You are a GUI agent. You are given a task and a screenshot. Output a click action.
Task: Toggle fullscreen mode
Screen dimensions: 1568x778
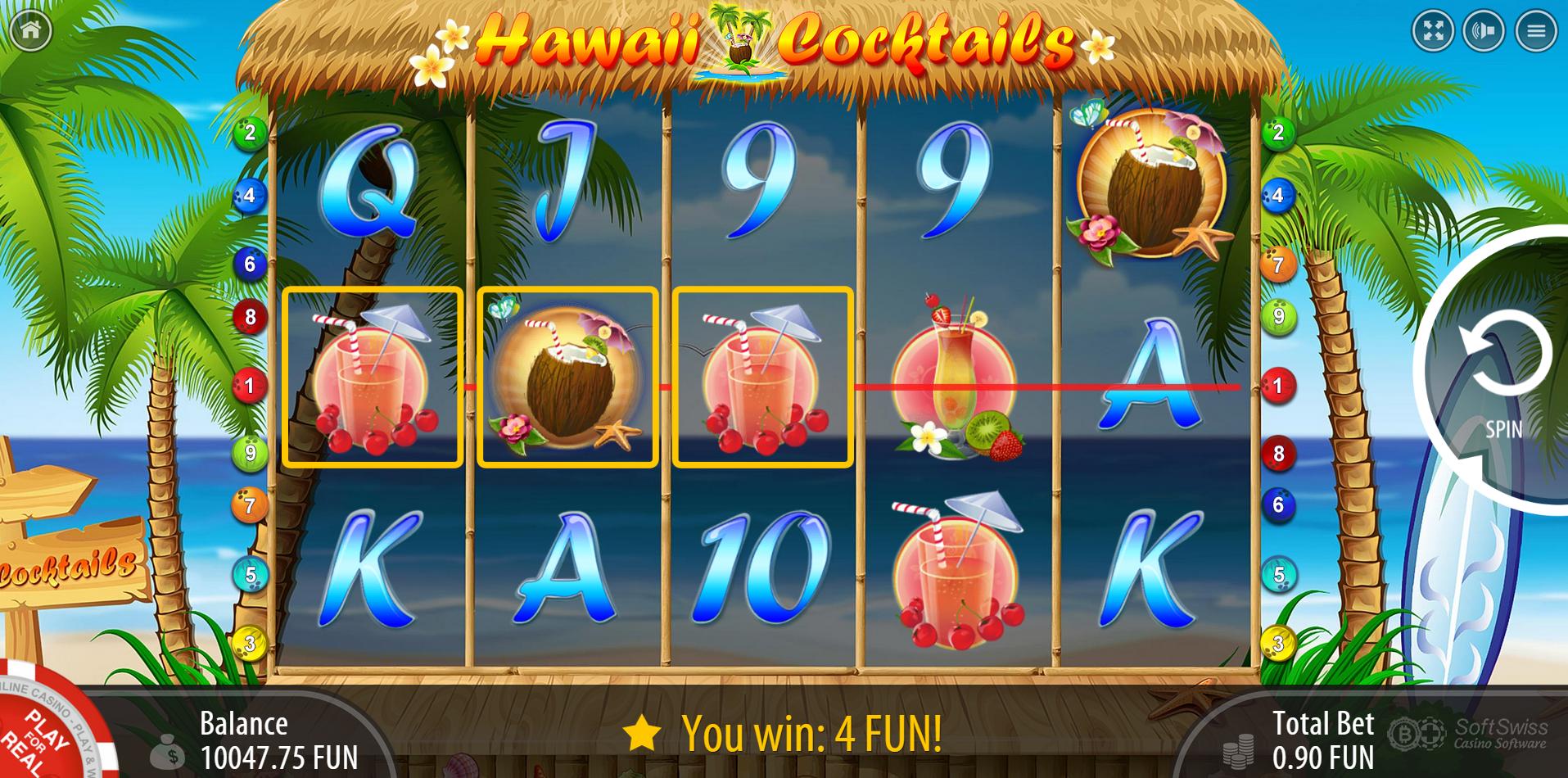(x=1432, y=31)
